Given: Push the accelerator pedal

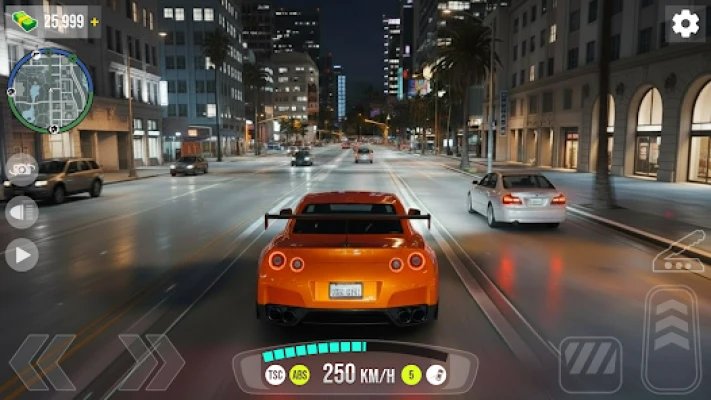Looking at the screenshot, I should 671,338.
